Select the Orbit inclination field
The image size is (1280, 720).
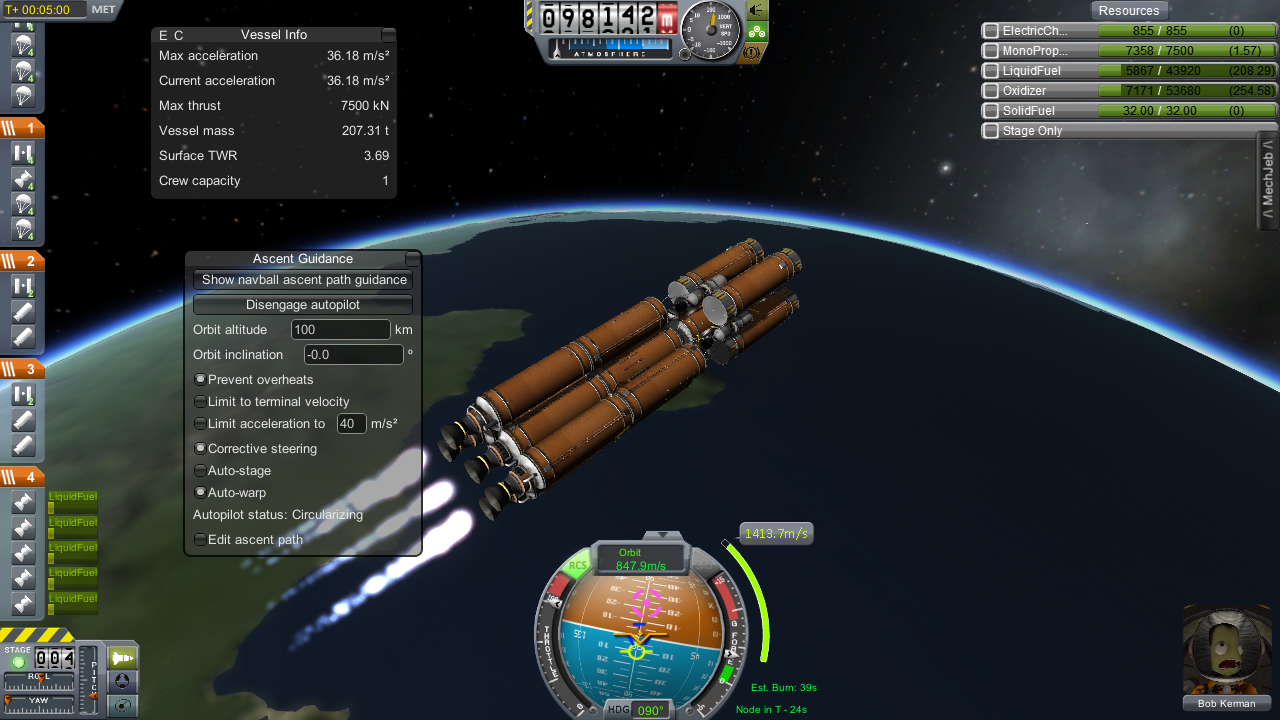click(353, 355)
